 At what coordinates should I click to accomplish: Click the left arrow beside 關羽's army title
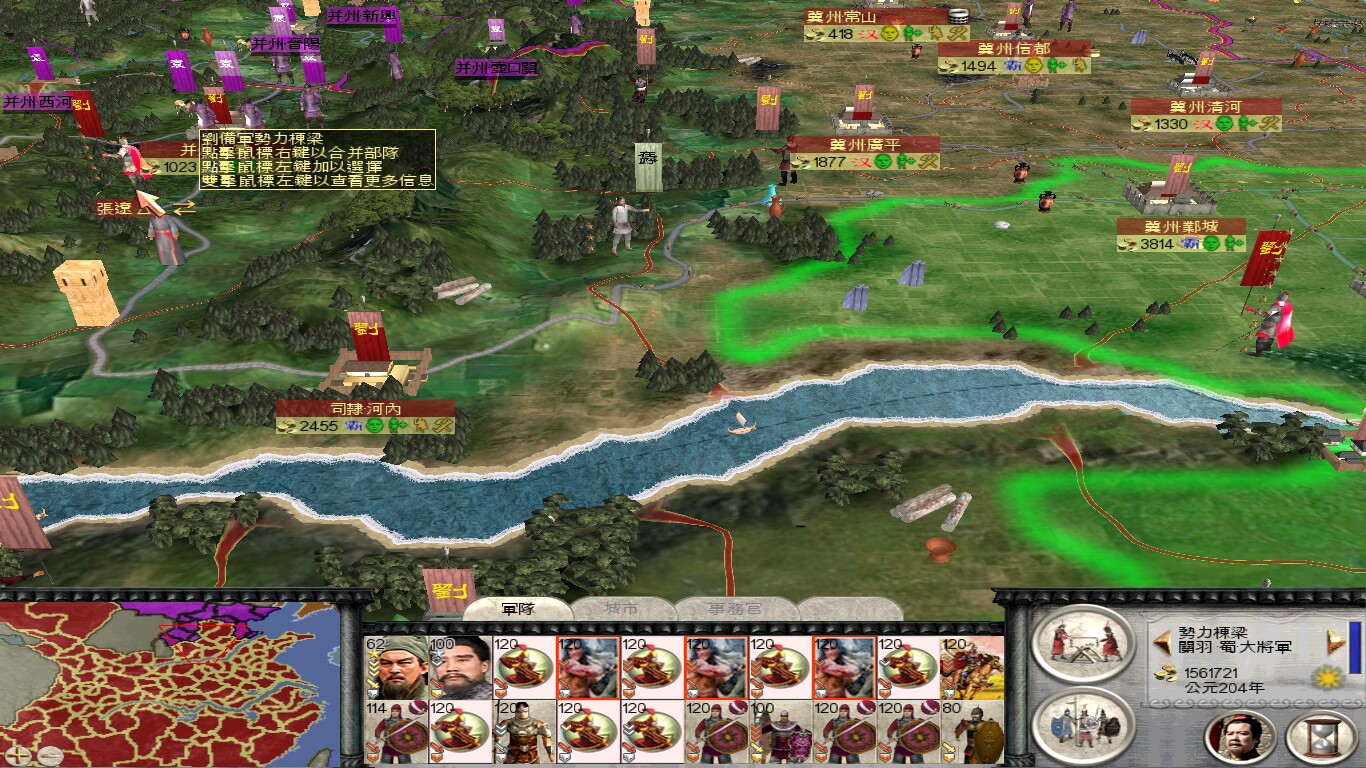tap(1162, 642)
